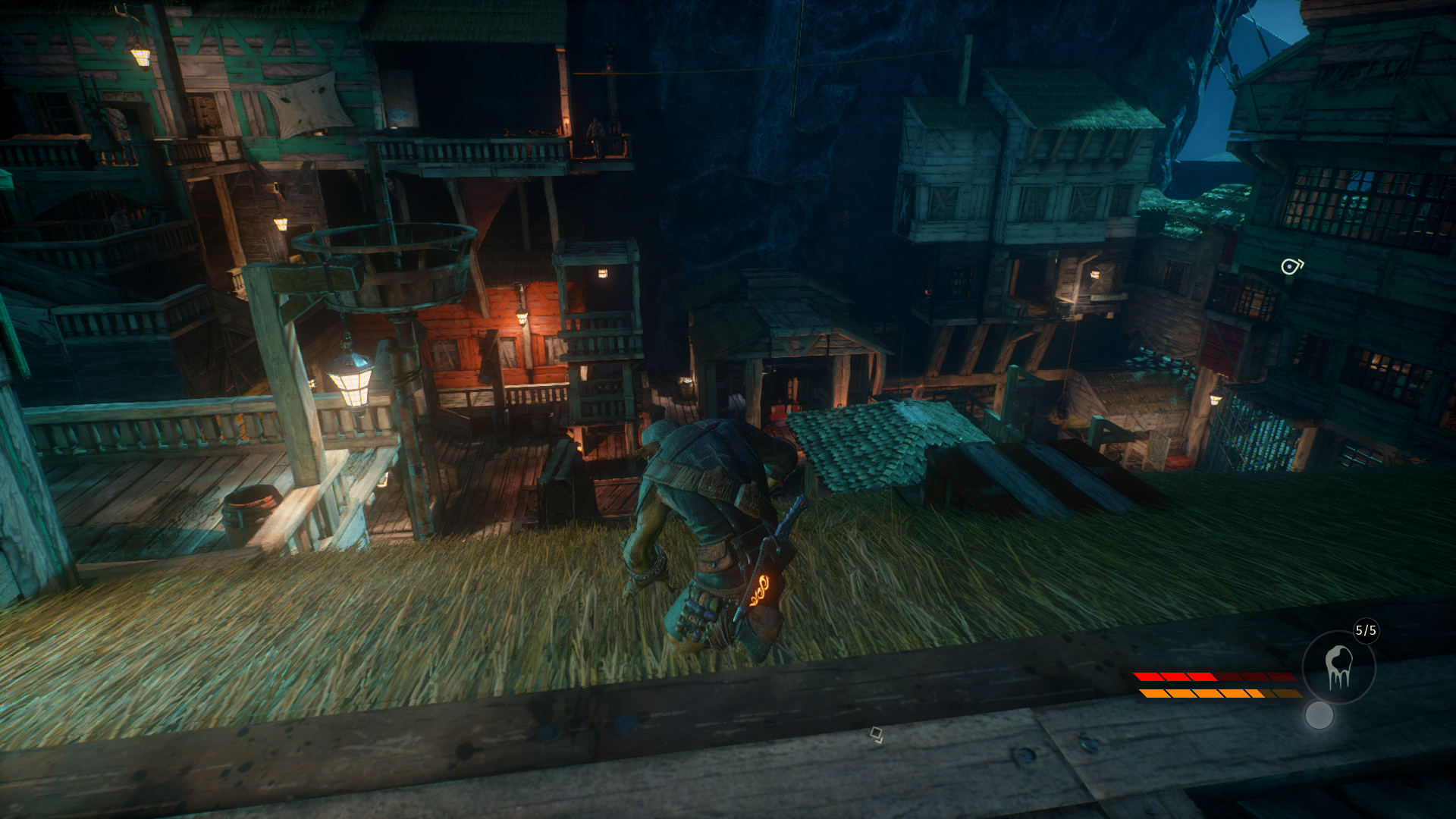Image resolution: width=1456 pixels, height=819 pixels.
Task: Click the small grey circle indicator
Action: point(1319,715)
